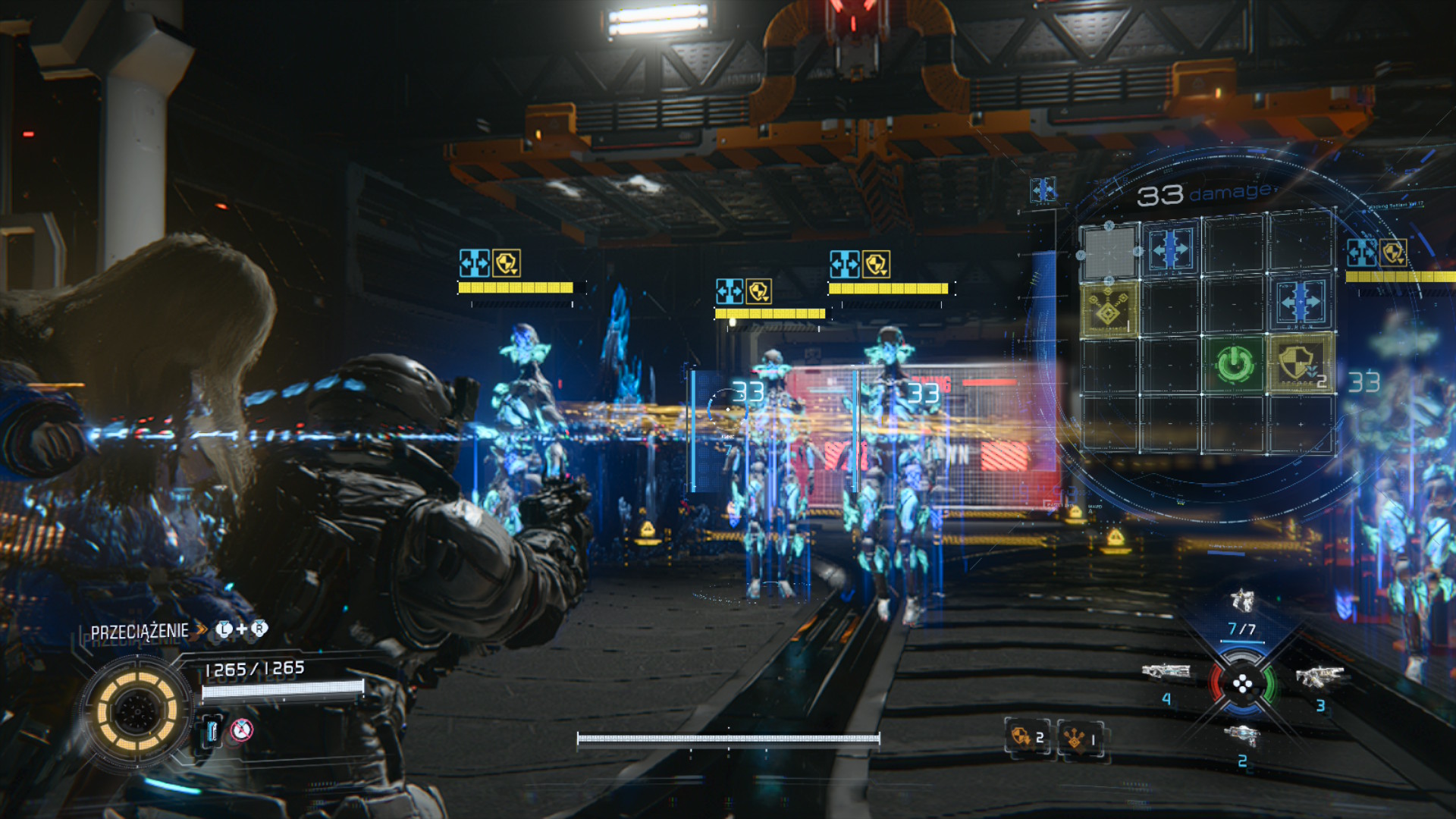The height and width of the screenshot is (819, 1456).
Task: Select the yellow shield tile in hacking grid
Action: click(1299, 363)
